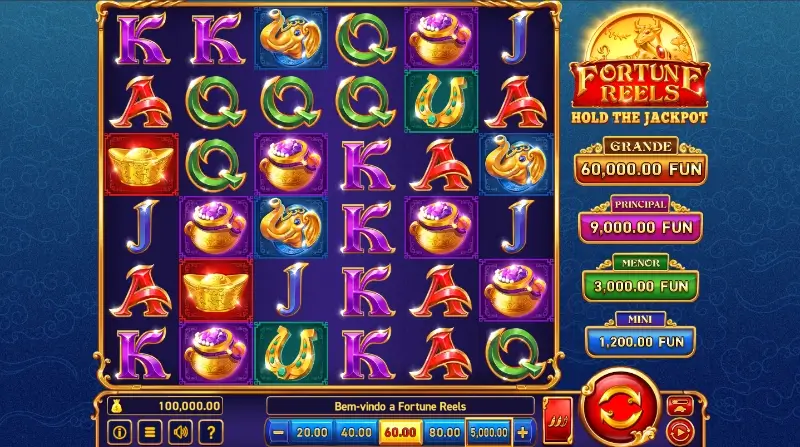
Task: Select the 5,000.00 bet value
Action: 489,434
